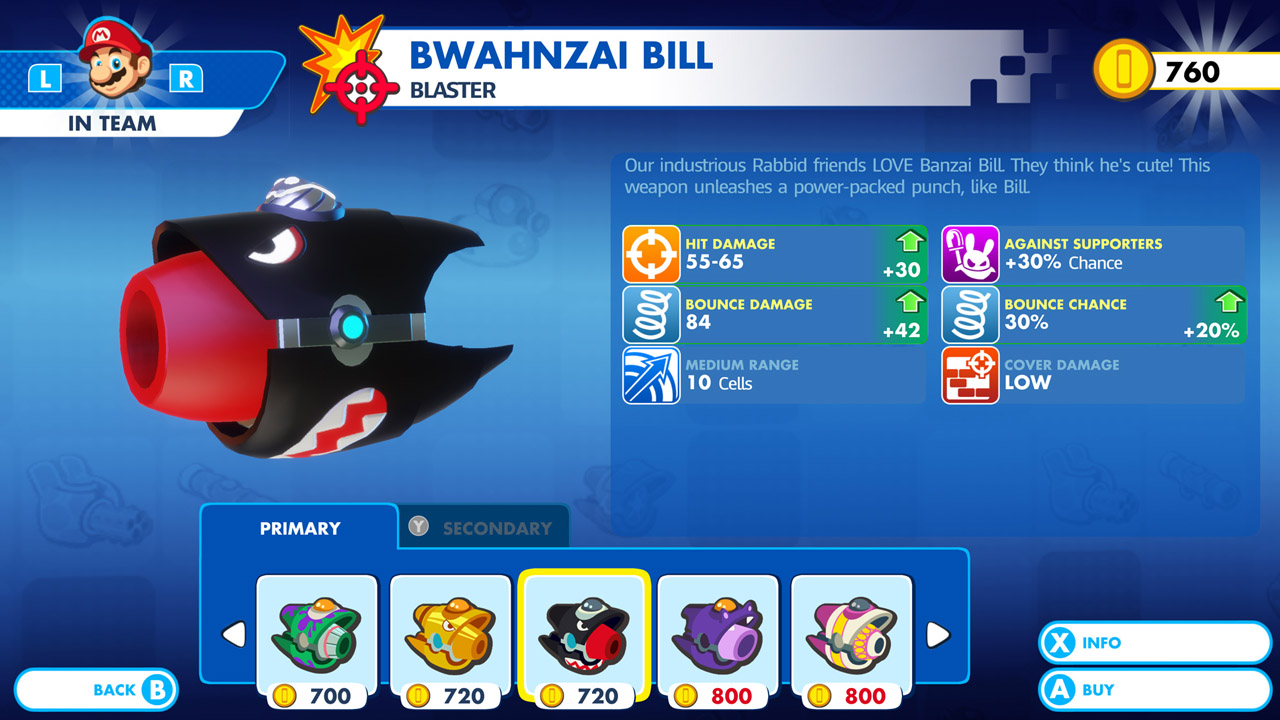Select the PRIMARY tab
Screen dimensions: 1280x720
297,526
